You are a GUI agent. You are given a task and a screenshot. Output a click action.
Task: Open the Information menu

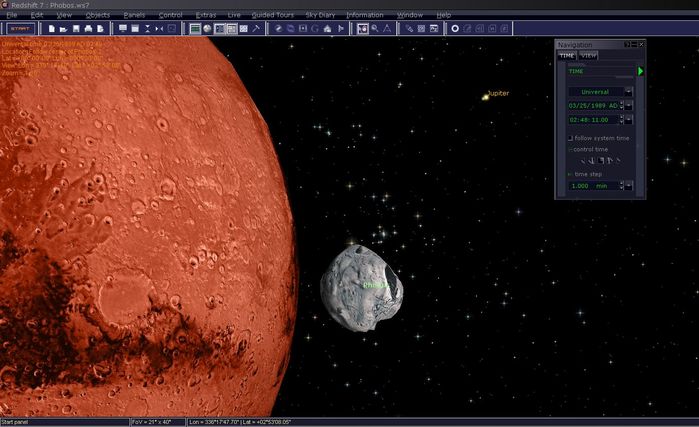[x=364, y=16]
